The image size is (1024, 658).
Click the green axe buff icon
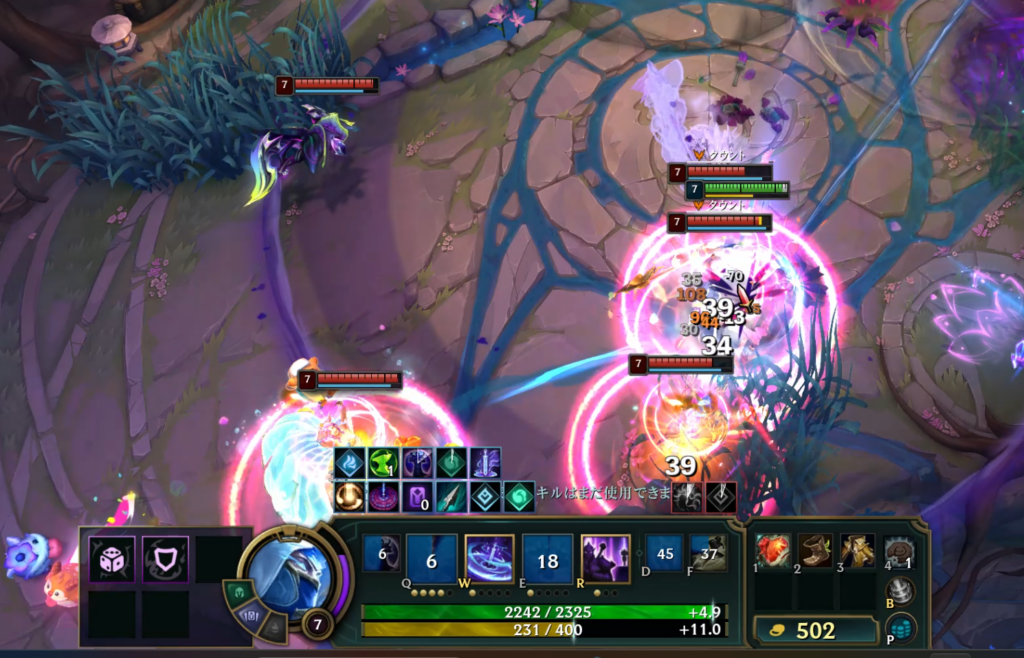coord(384,463)
